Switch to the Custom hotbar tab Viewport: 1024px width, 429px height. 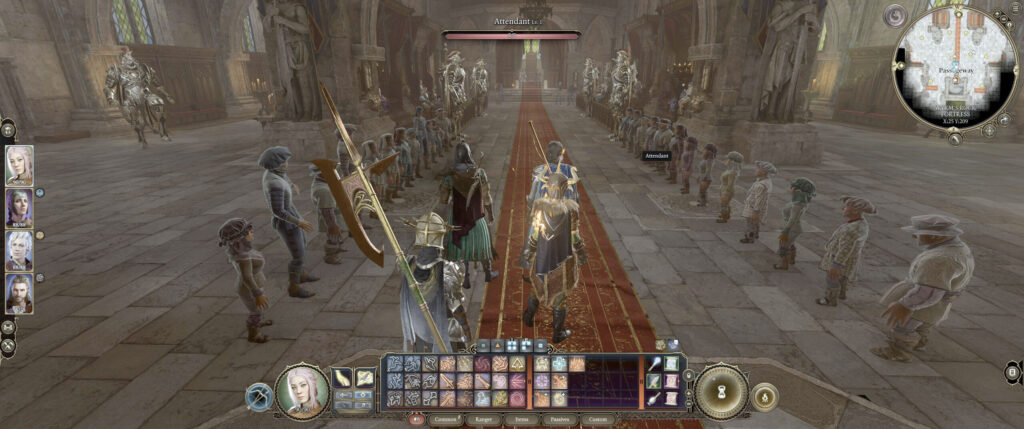click(597, 420)
